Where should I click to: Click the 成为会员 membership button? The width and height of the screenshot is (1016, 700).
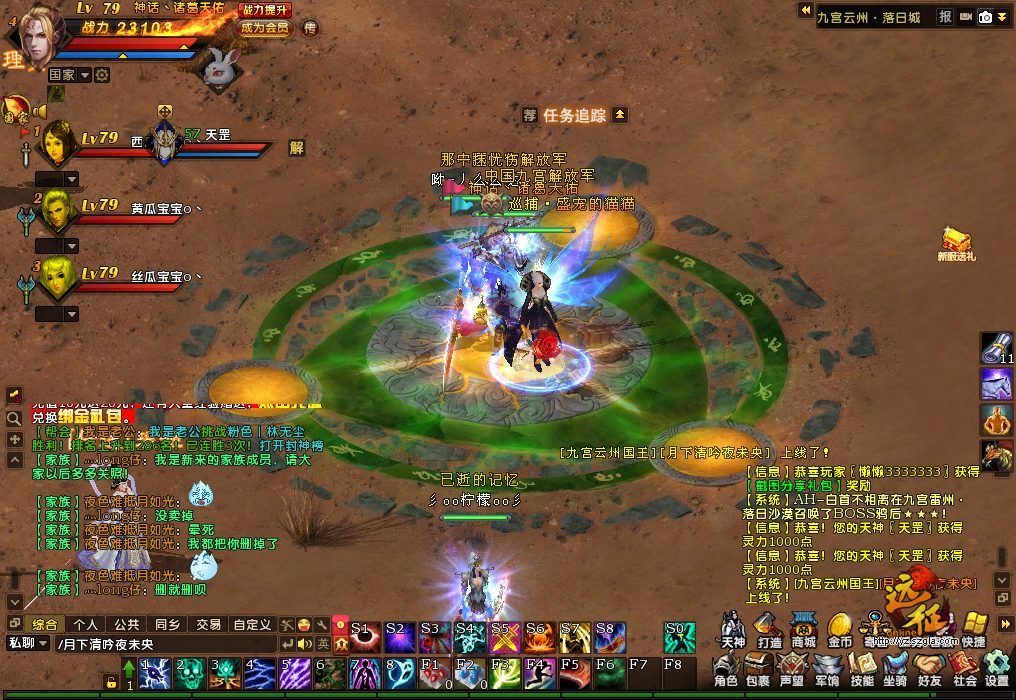[265, 28]
